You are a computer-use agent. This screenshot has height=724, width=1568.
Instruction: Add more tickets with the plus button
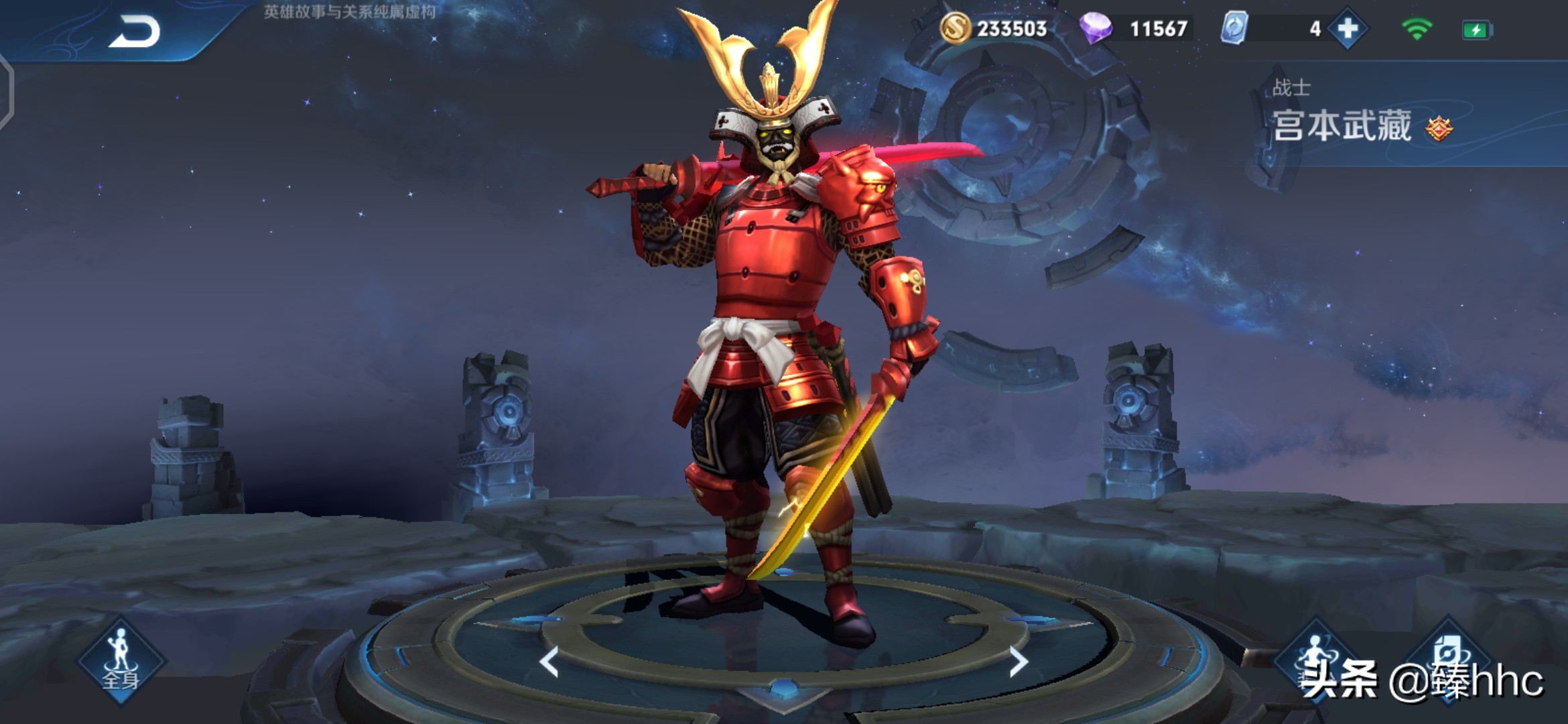(x=1348, y=29)
